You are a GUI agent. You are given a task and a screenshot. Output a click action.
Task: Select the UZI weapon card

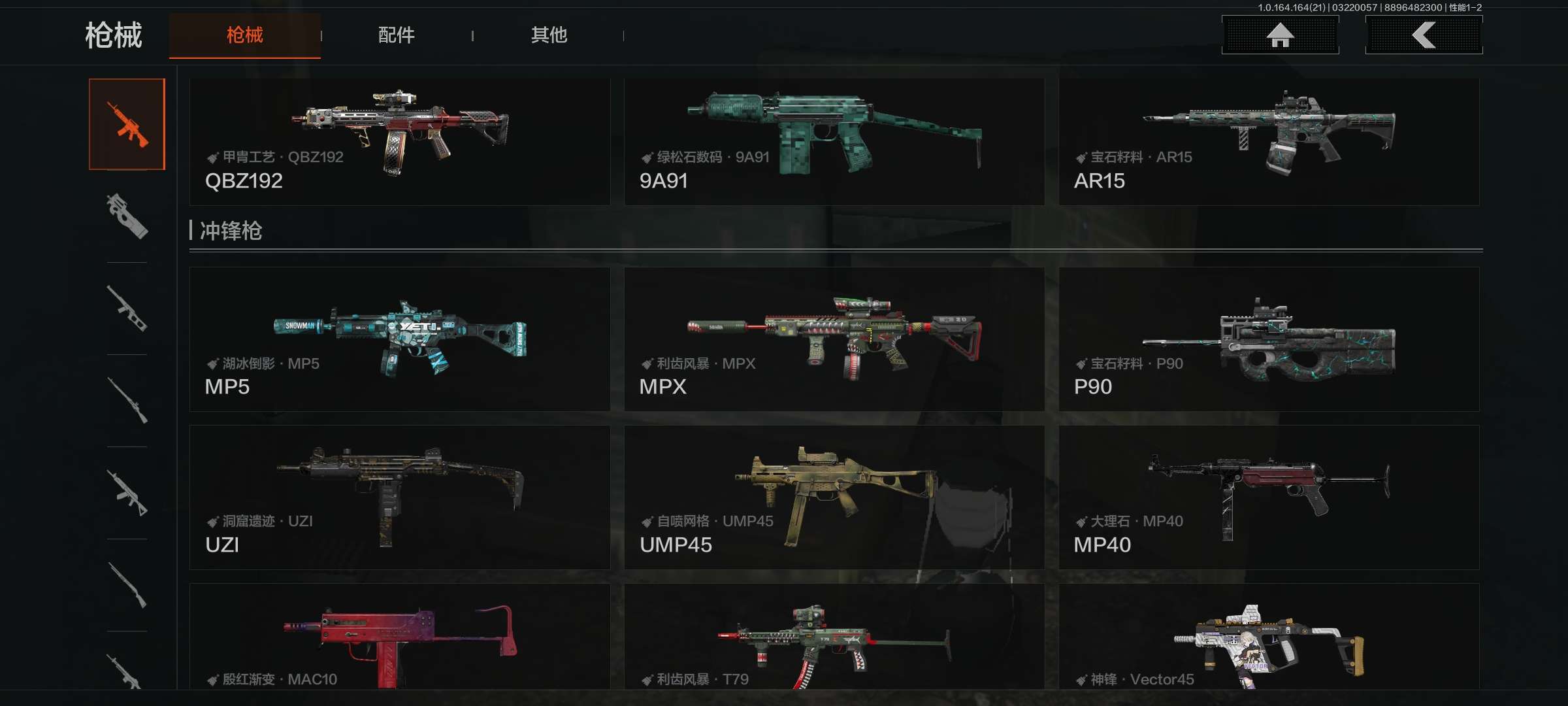(399, 497)
